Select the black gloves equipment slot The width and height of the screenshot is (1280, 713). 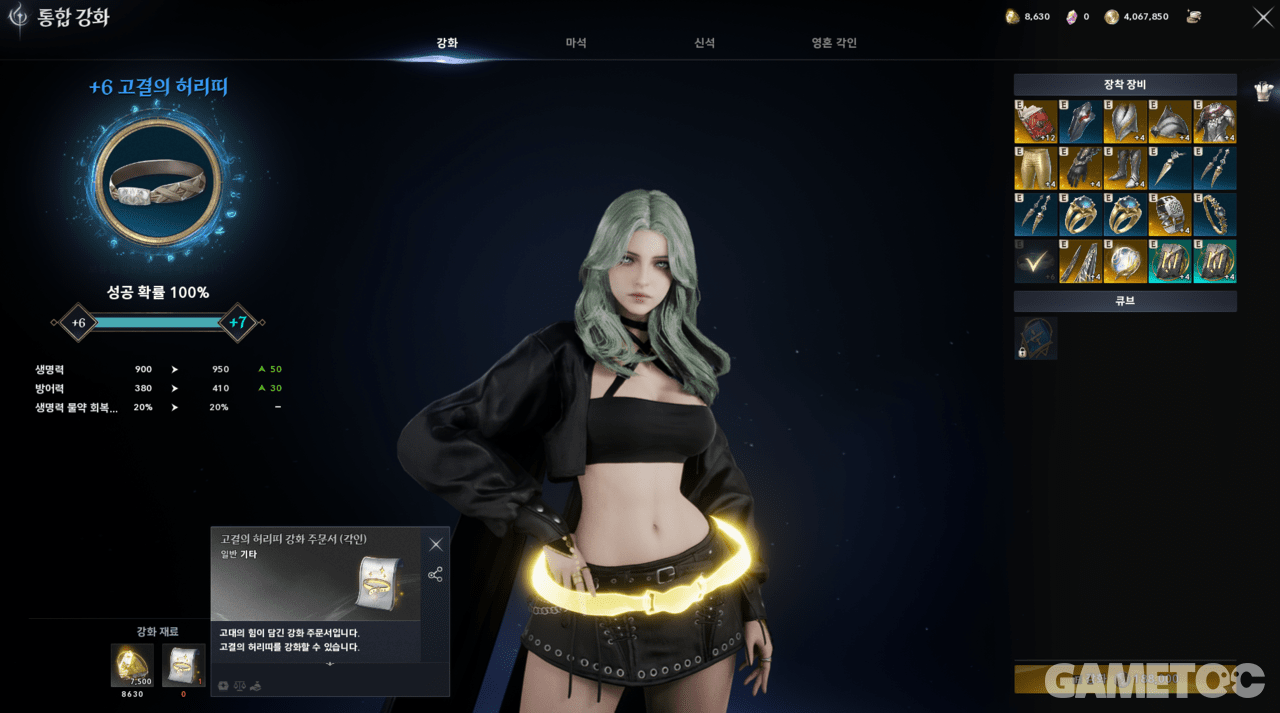point(1080,168)
